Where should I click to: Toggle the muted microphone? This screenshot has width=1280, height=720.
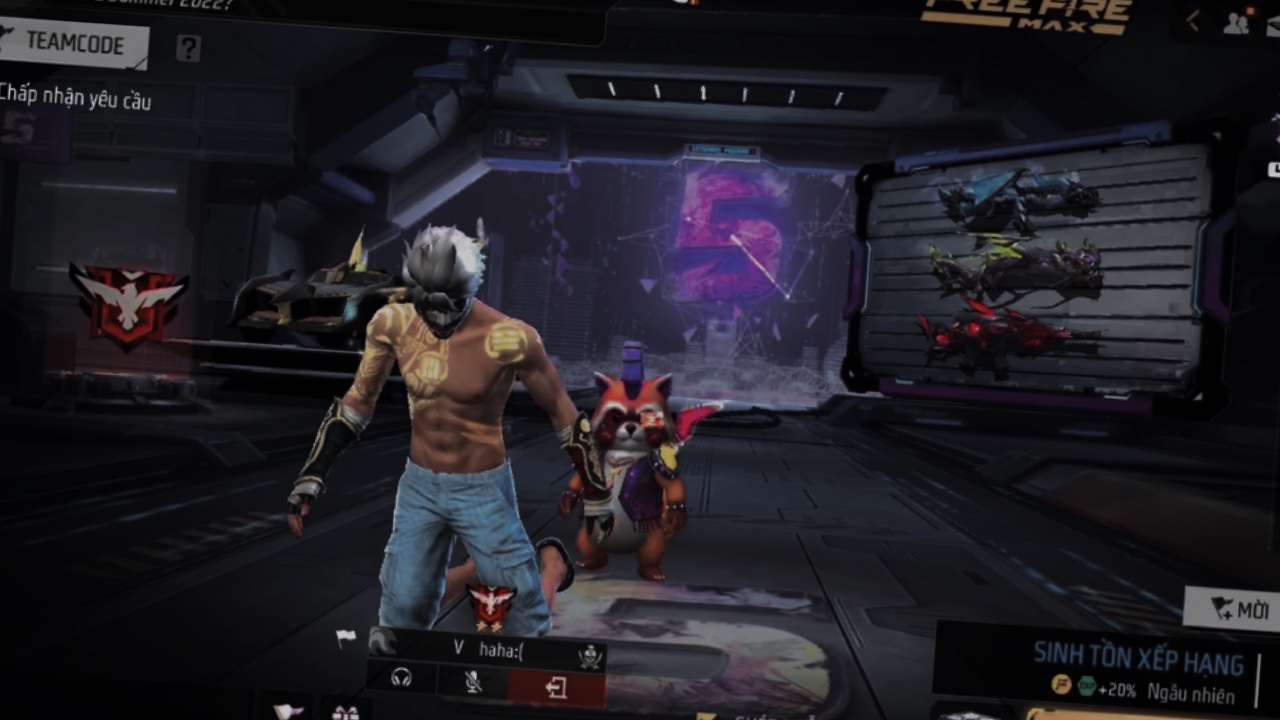(473, 681)
